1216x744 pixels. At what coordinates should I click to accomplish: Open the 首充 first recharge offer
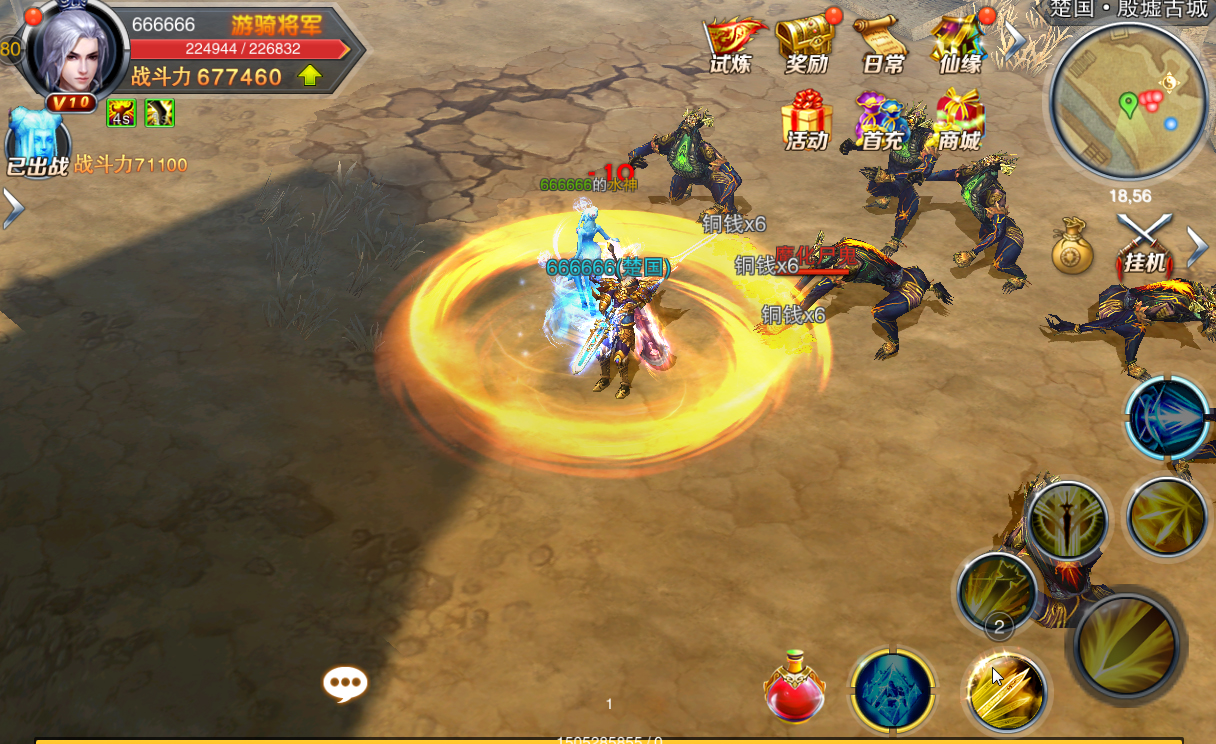[x=881, y=120]
